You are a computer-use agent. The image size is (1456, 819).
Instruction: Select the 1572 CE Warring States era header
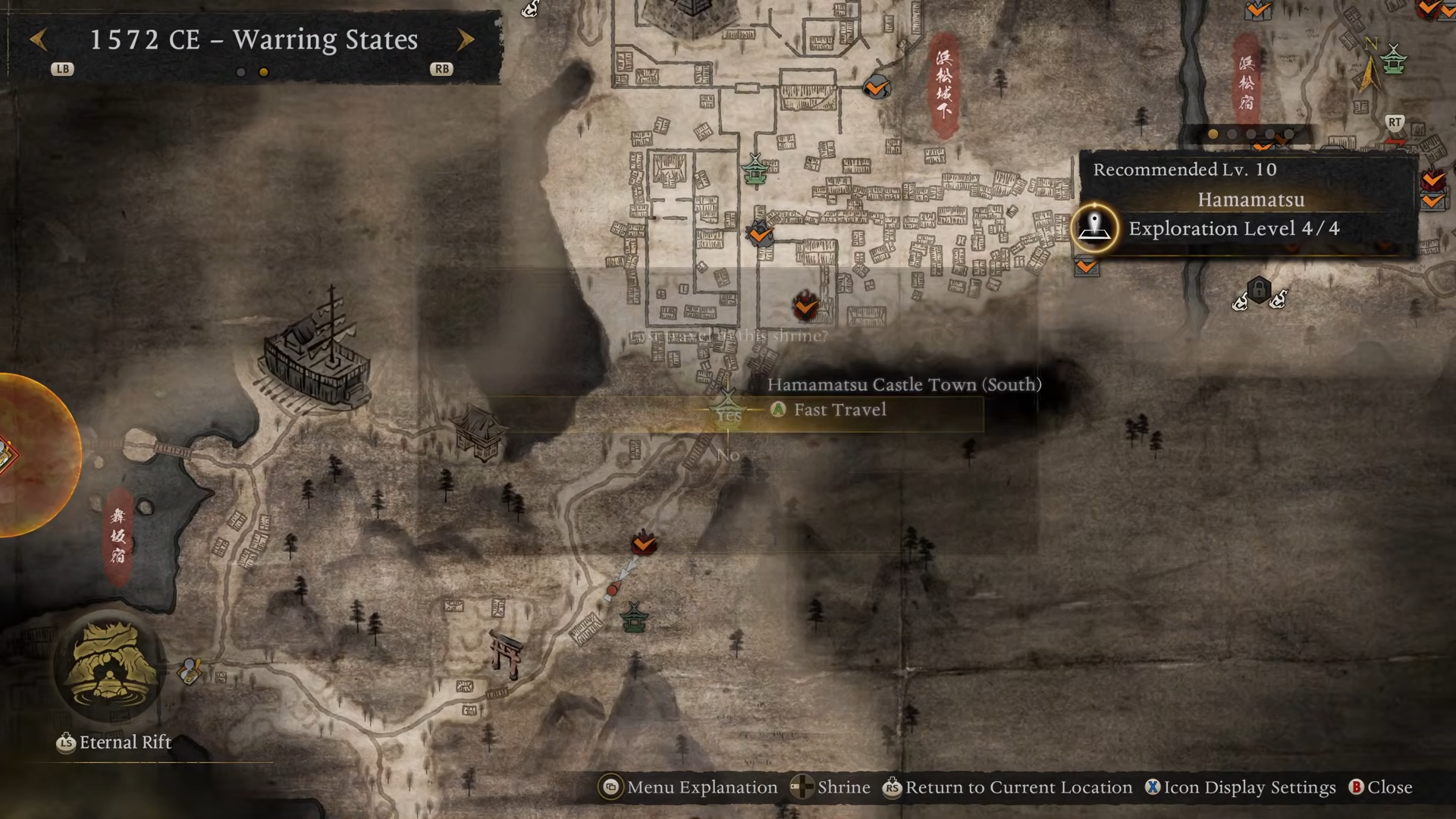tap(253, 39)
